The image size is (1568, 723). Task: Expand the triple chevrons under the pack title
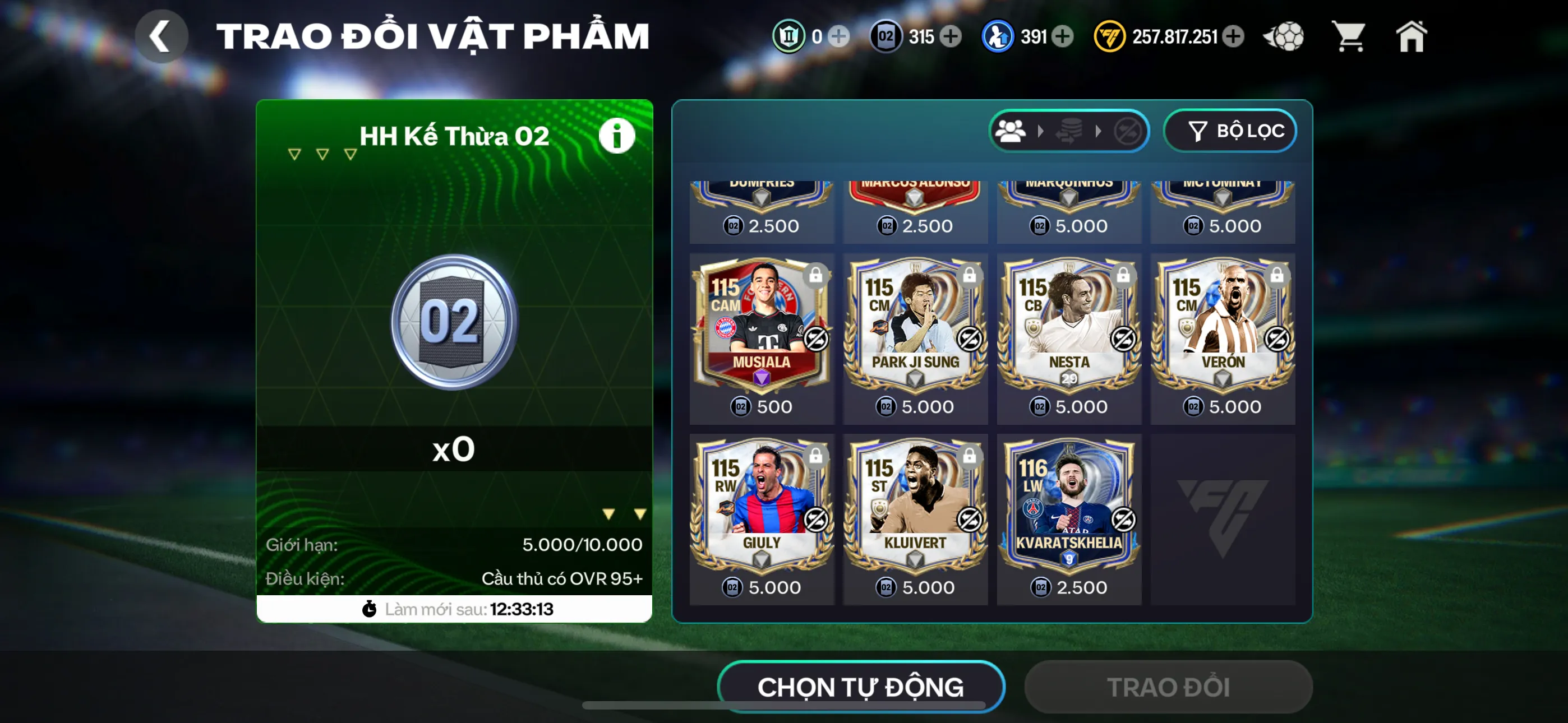click(321, 154)
